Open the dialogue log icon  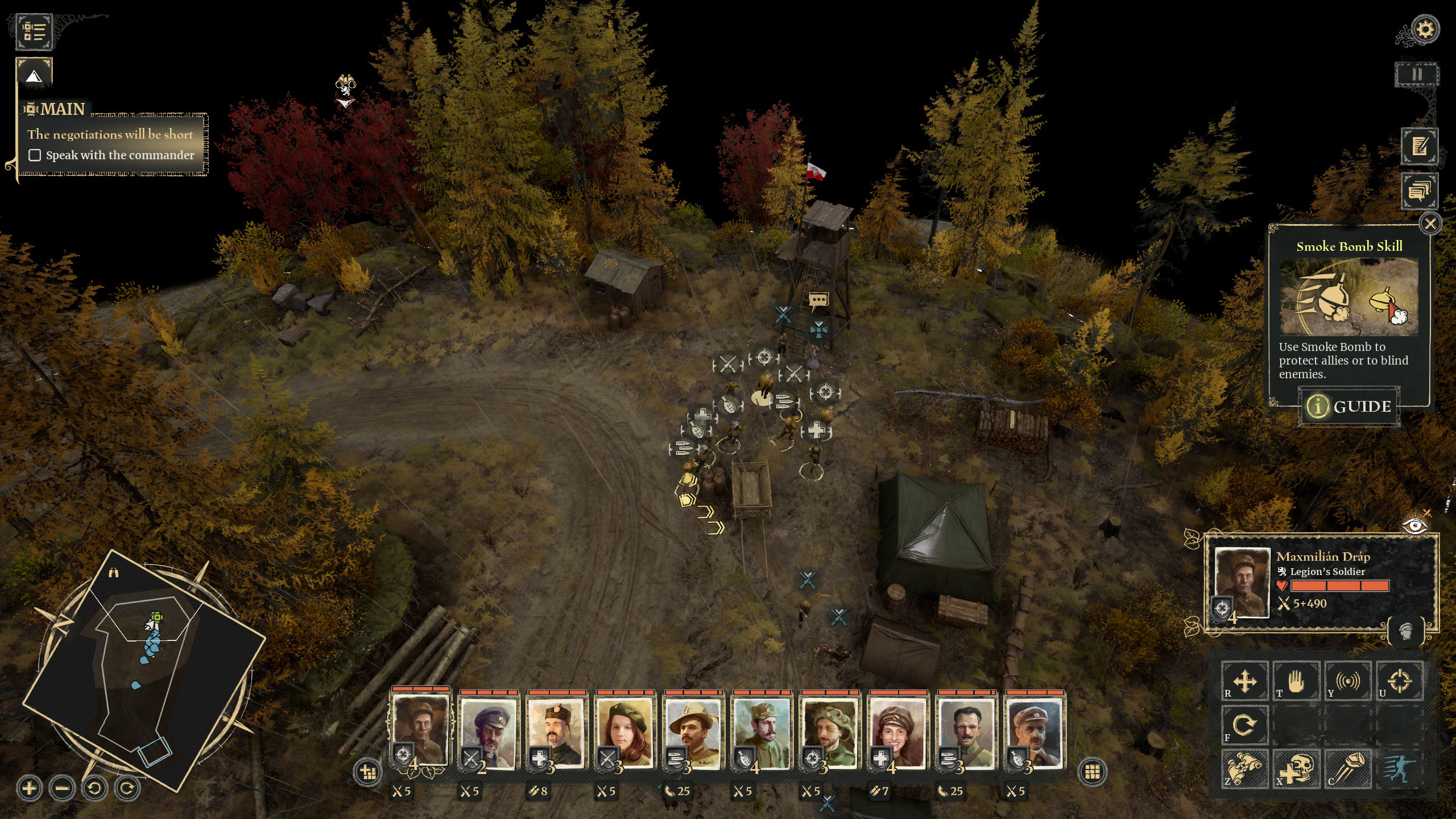pyautogui.click(x=1419, y=191)
